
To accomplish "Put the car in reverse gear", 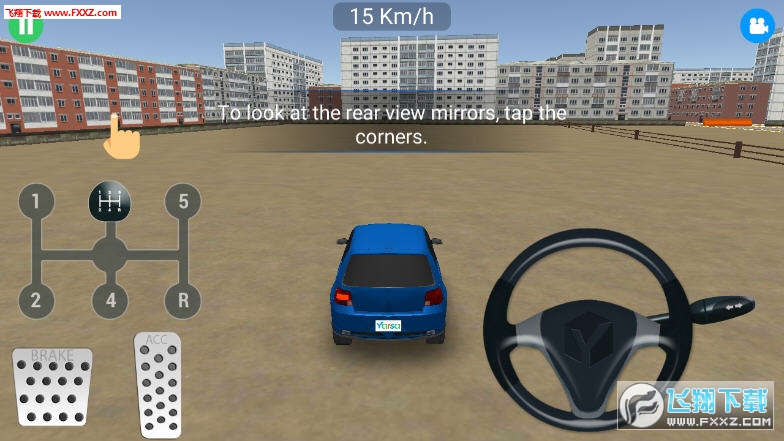I will (183, 299).
